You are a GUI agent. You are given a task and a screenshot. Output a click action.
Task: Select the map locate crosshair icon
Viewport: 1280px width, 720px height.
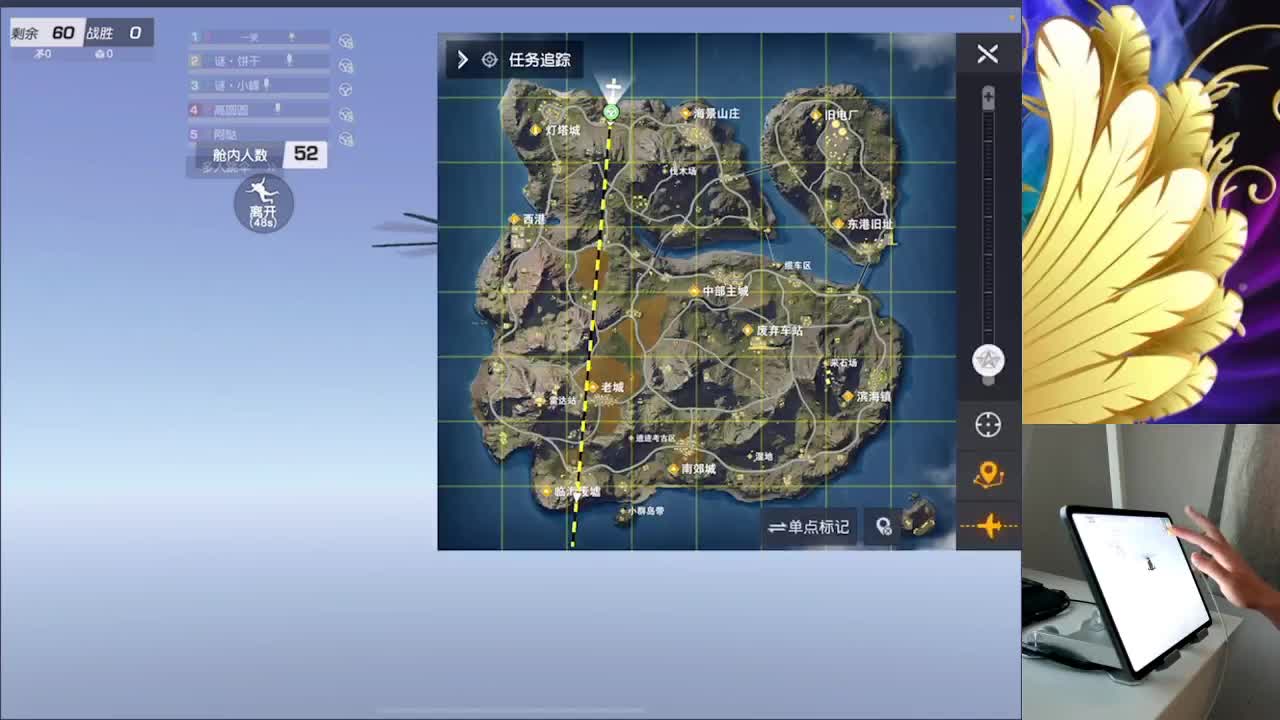coord(988,425)
